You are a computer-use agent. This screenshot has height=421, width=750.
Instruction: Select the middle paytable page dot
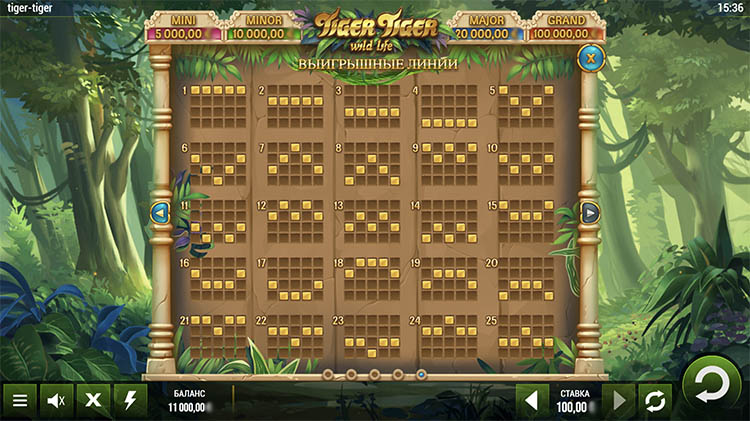tap(374, 374)
